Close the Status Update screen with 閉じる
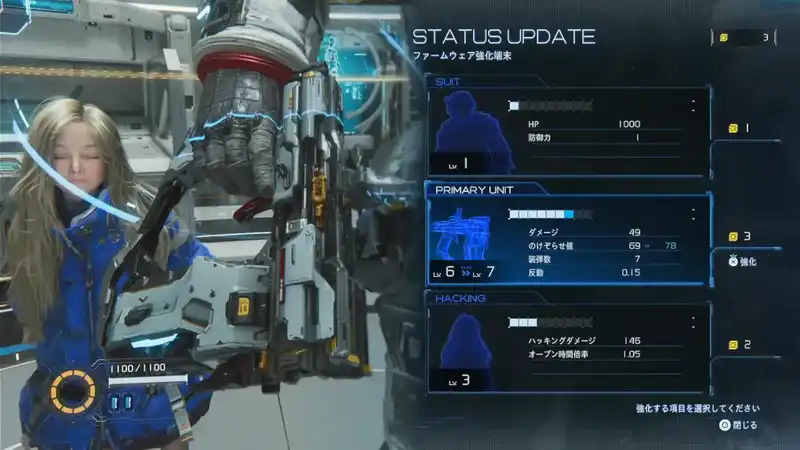 [x=738, y=425]
